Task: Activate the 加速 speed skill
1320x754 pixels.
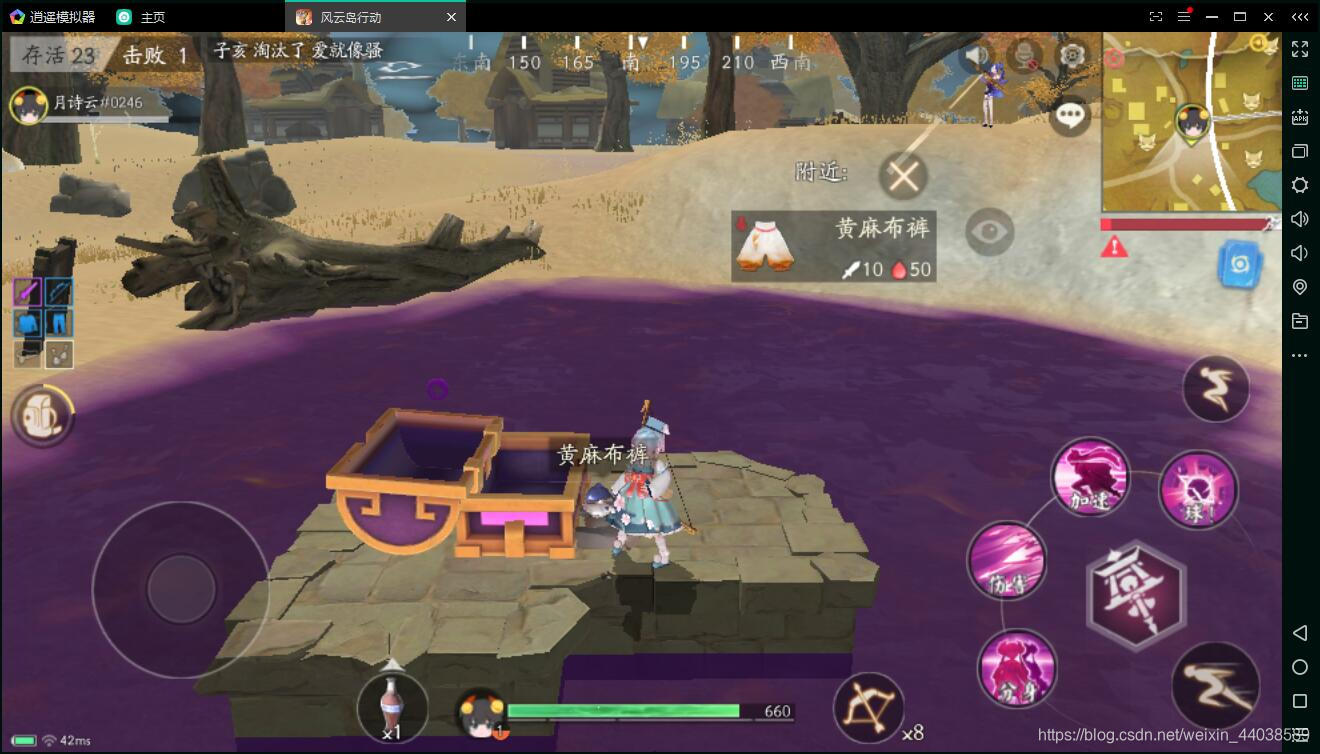Action: (1090, 478)
